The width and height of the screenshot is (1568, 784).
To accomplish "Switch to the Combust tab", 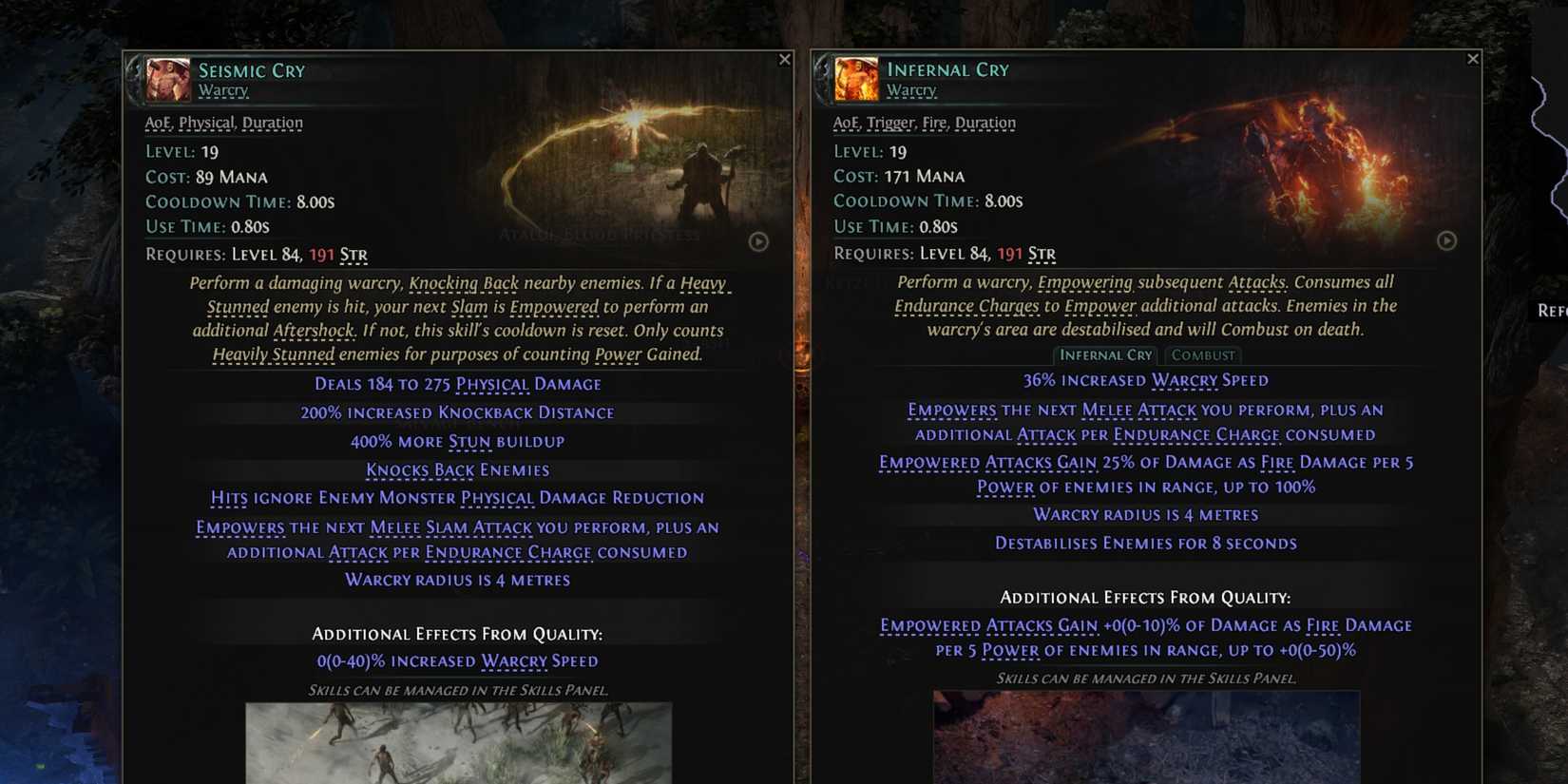I will click(x=1201, y=354).
